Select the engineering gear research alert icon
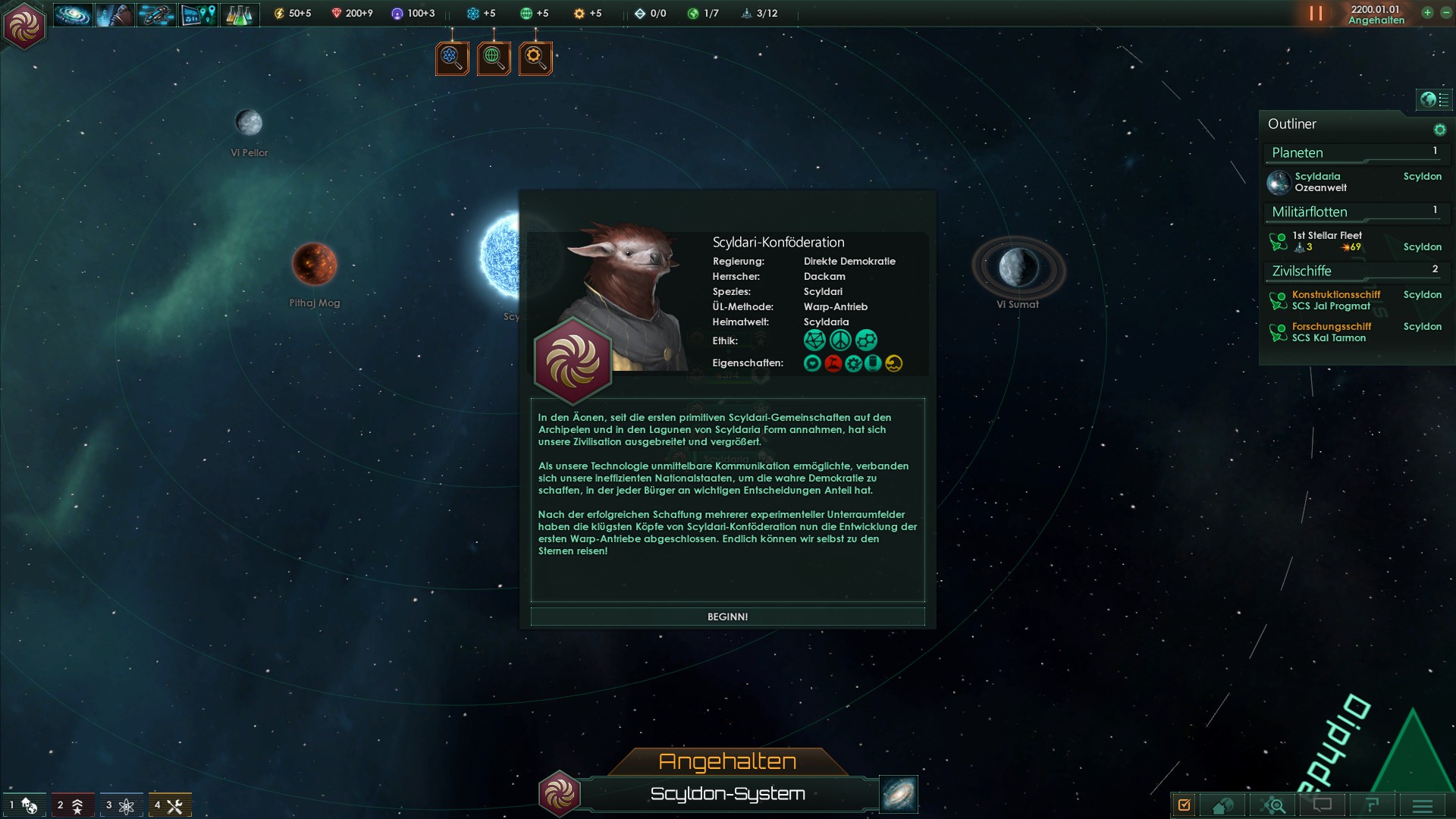 [535, 58]
